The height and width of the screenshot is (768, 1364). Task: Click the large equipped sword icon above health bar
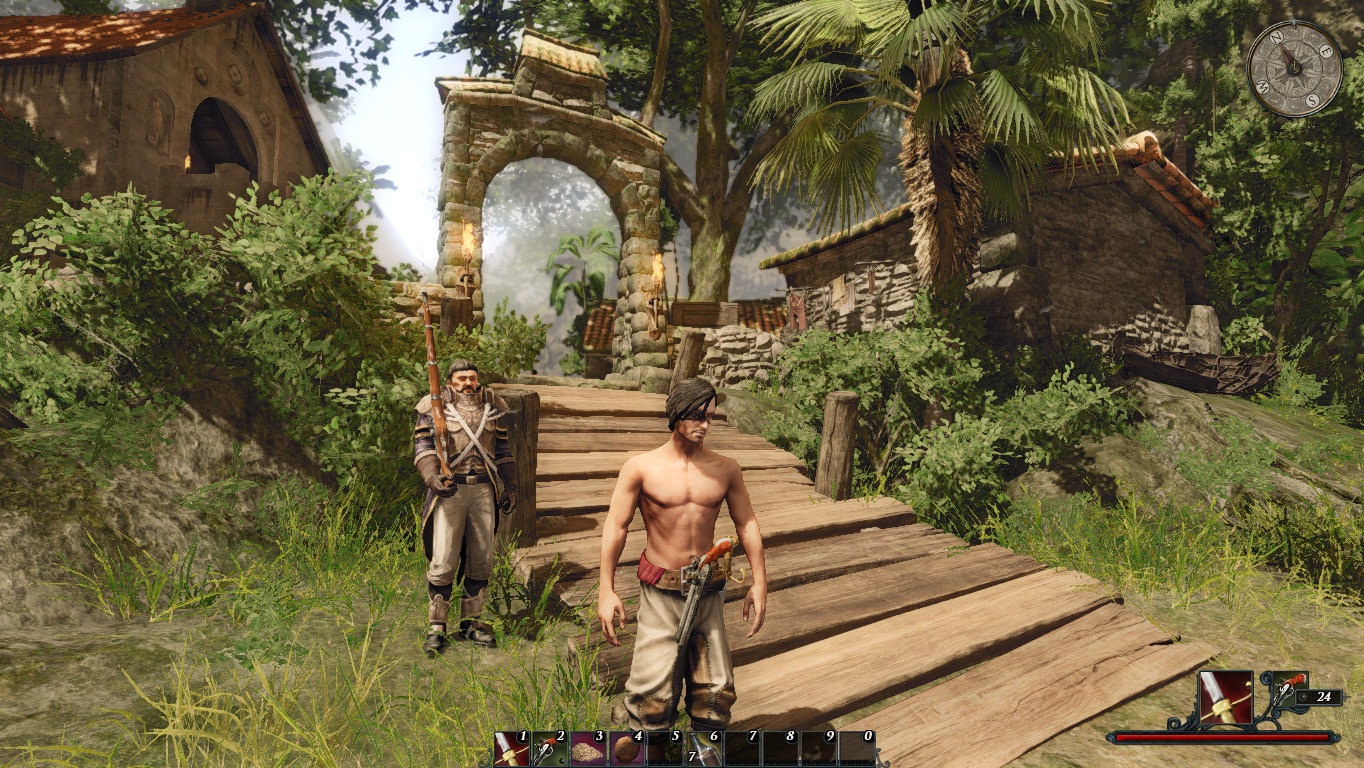click(1225, 698)
